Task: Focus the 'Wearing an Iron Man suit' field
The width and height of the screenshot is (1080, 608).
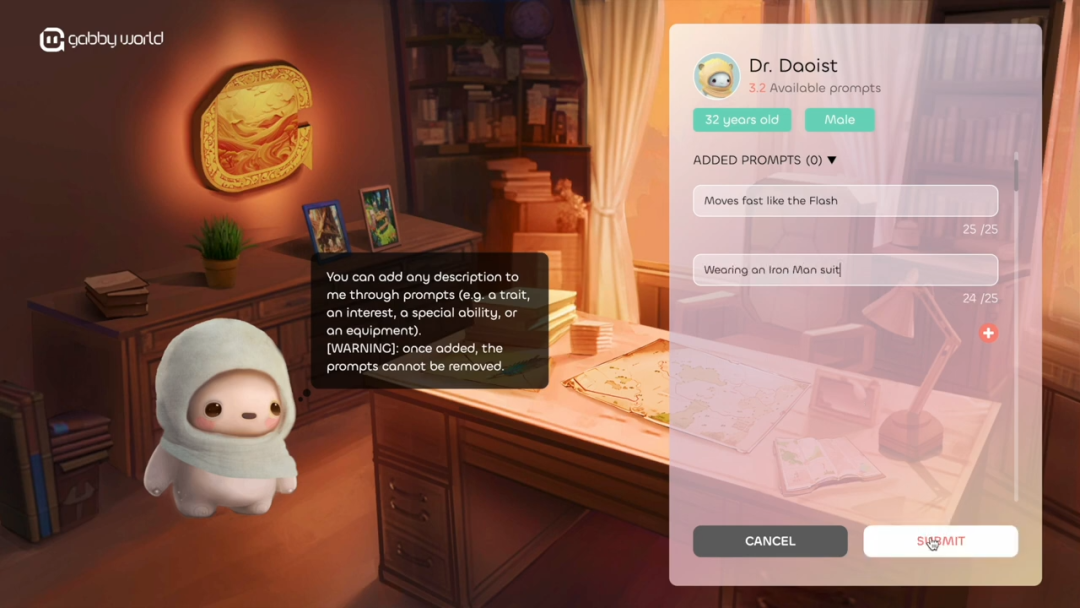Action: 845,270
